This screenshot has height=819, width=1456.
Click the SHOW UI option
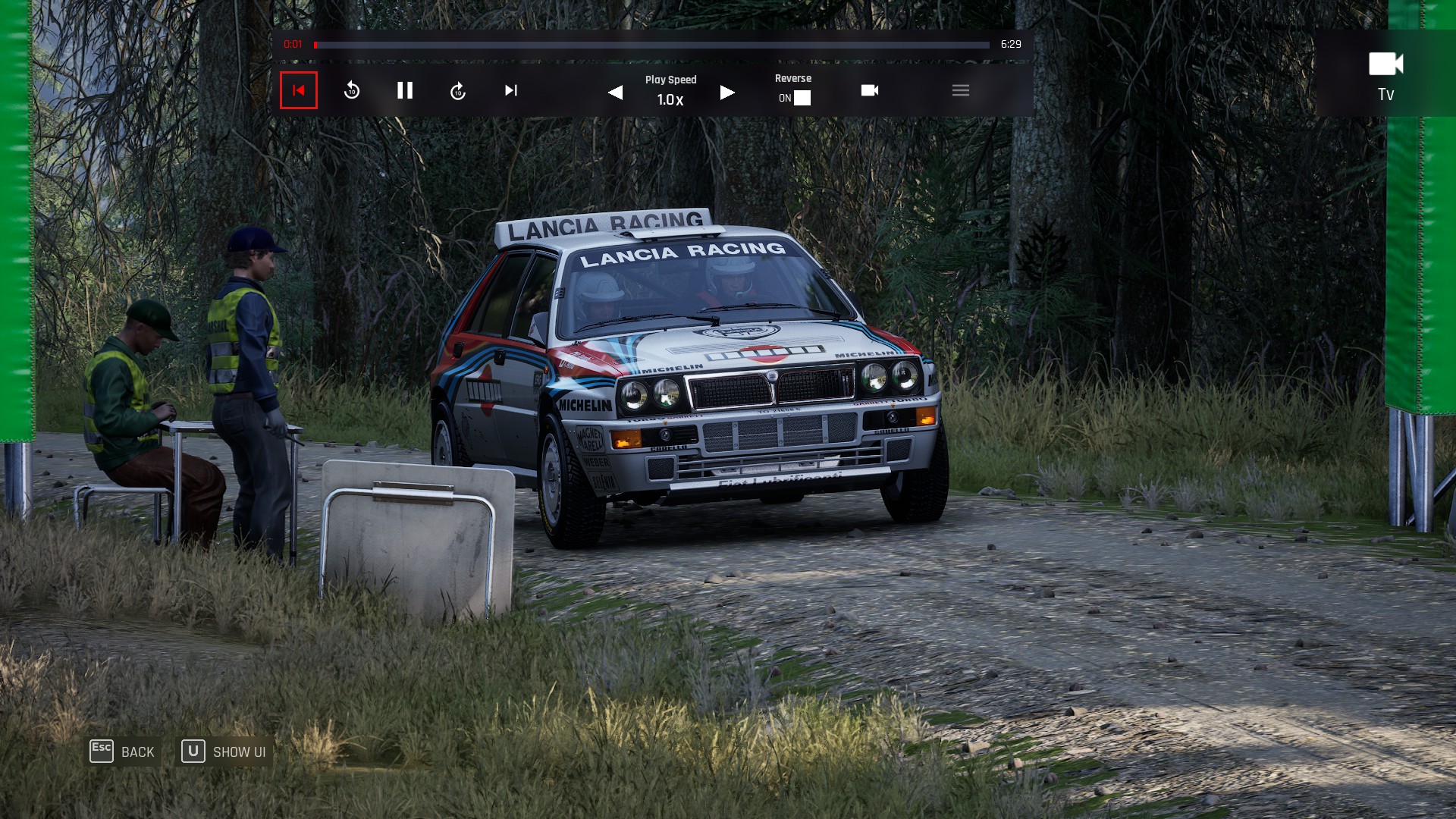click(x=224, y=752)
